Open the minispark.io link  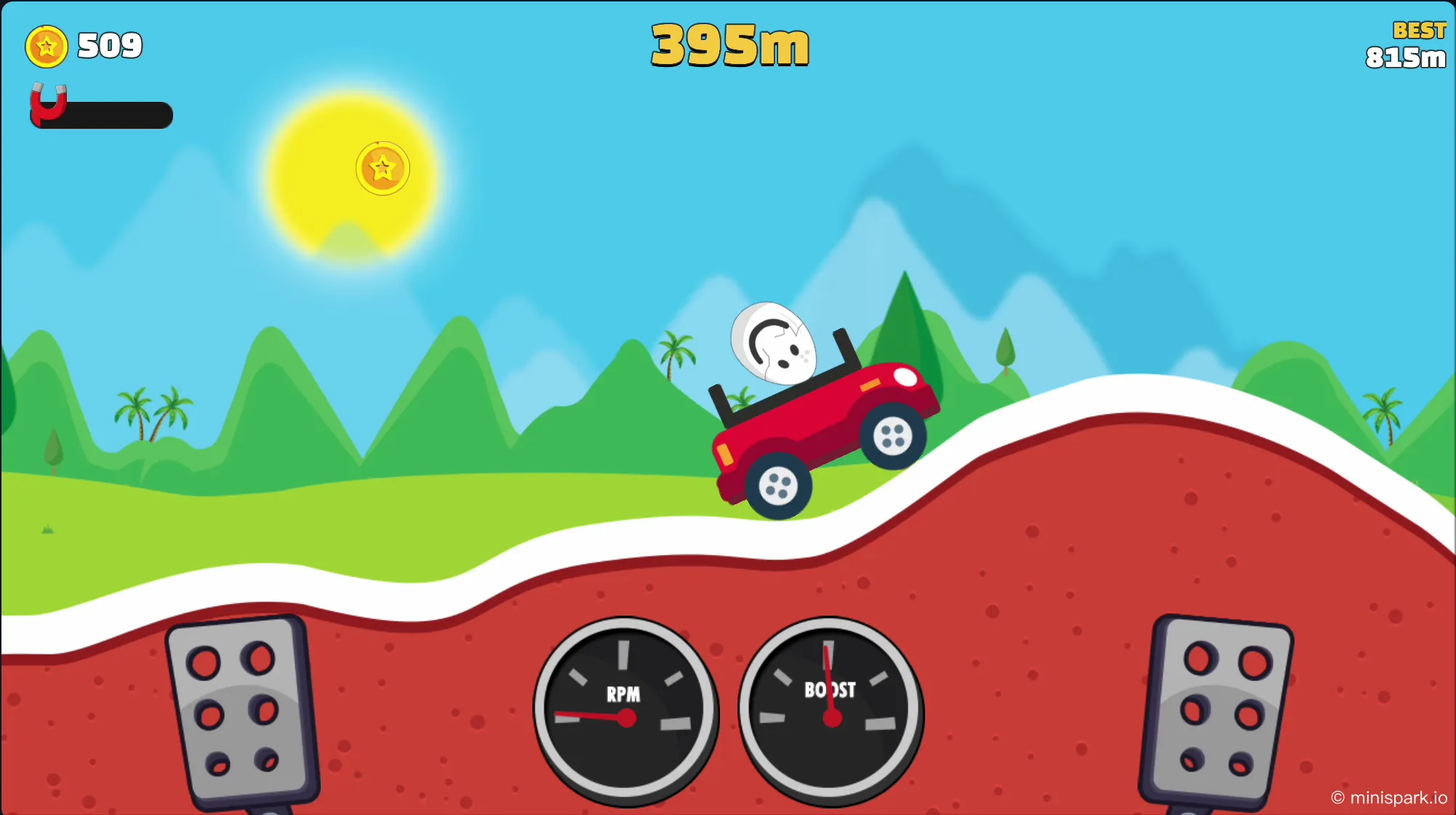coord(1390,796)
